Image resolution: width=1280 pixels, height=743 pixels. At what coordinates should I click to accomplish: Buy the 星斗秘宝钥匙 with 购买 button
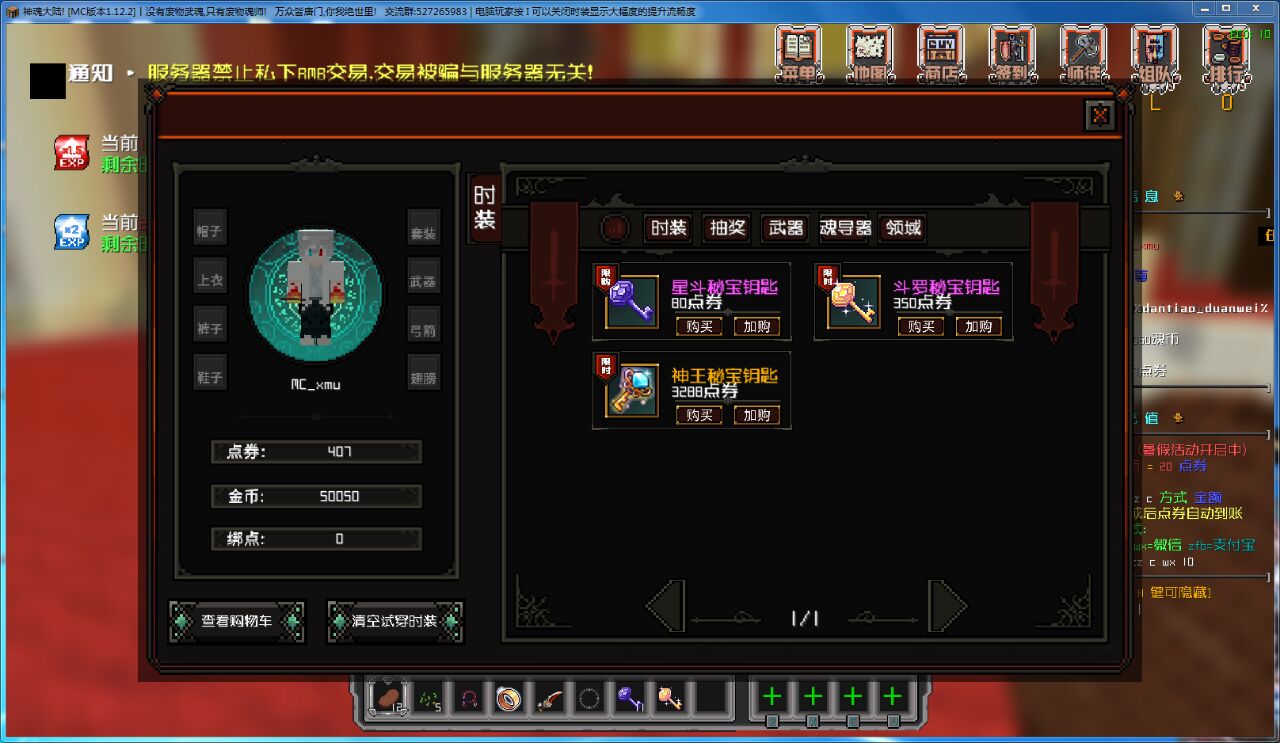[x=699, y=325]
